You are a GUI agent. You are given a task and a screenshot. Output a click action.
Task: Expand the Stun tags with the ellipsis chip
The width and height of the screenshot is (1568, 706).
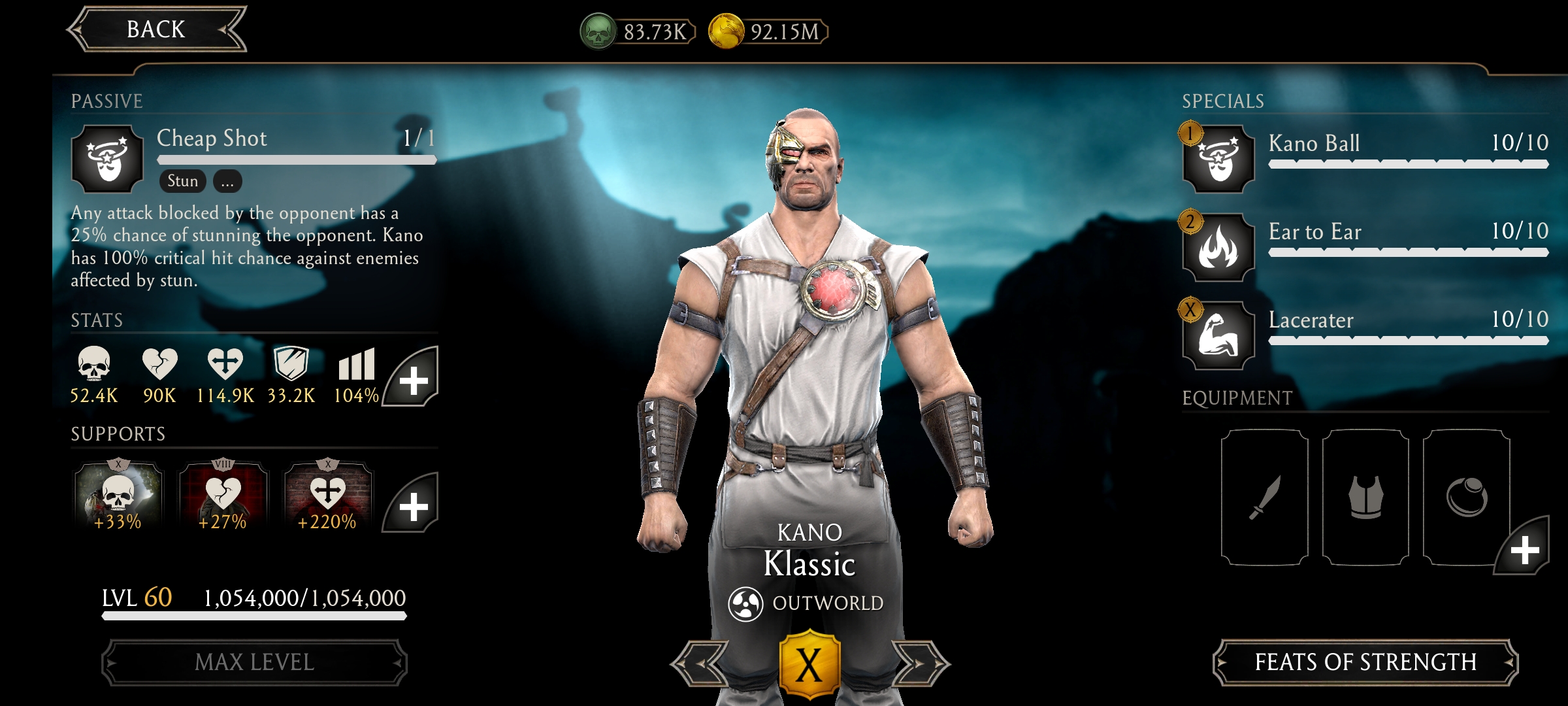pyautogui.click(x=227, y=181)
